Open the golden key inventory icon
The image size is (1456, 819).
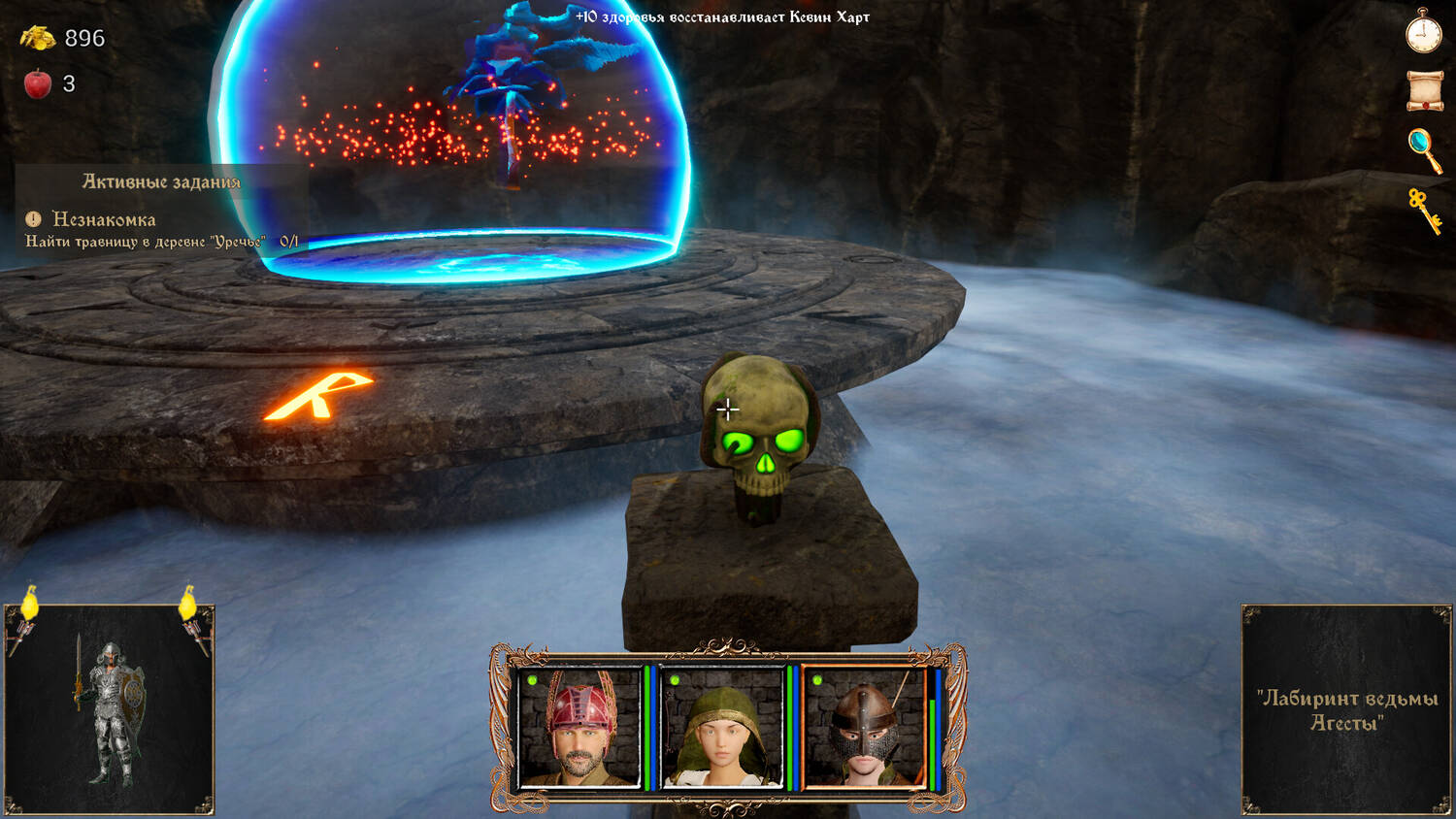pos(1425,210)
